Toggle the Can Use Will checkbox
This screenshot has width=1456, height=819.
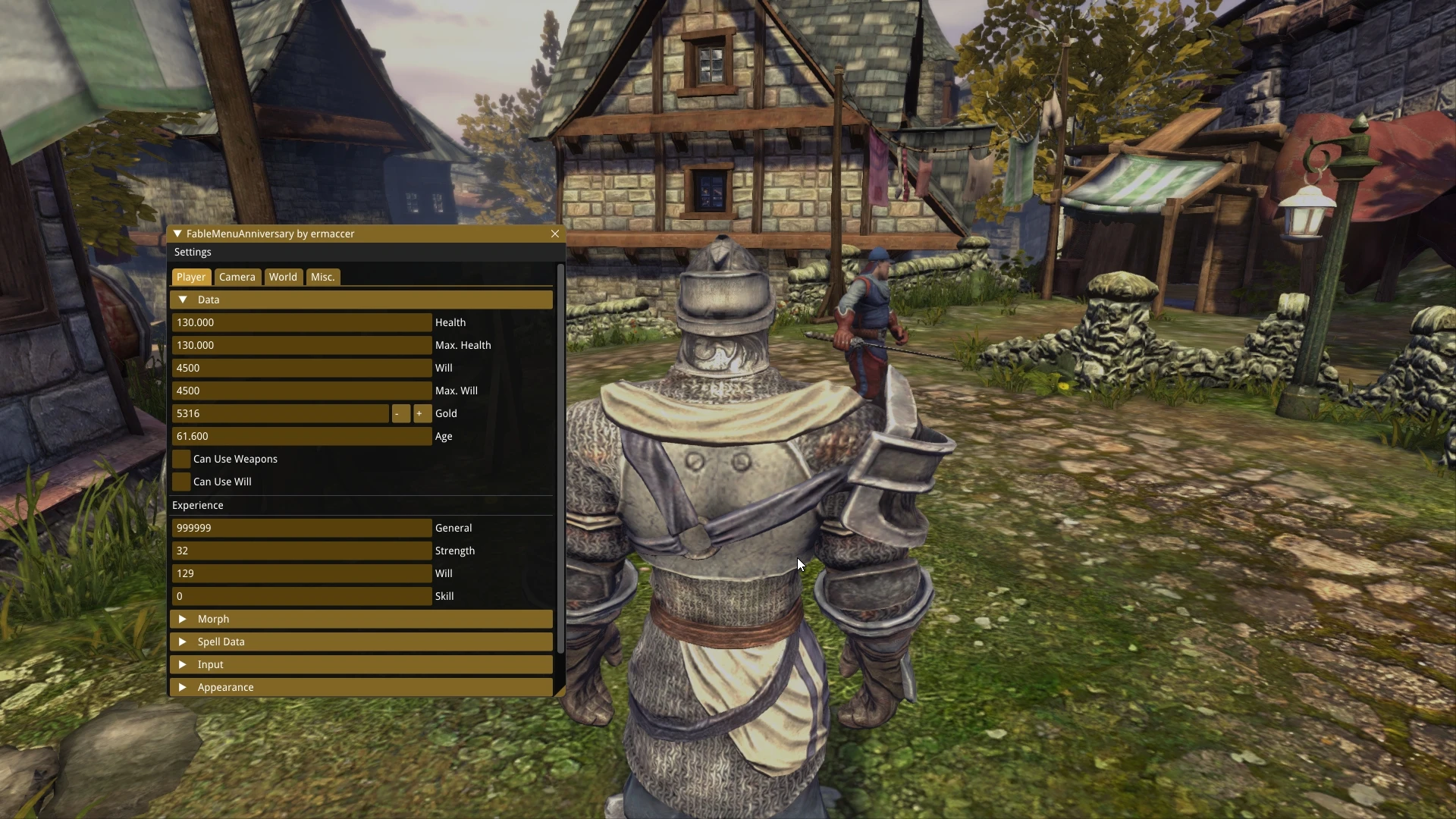(181, 482)
